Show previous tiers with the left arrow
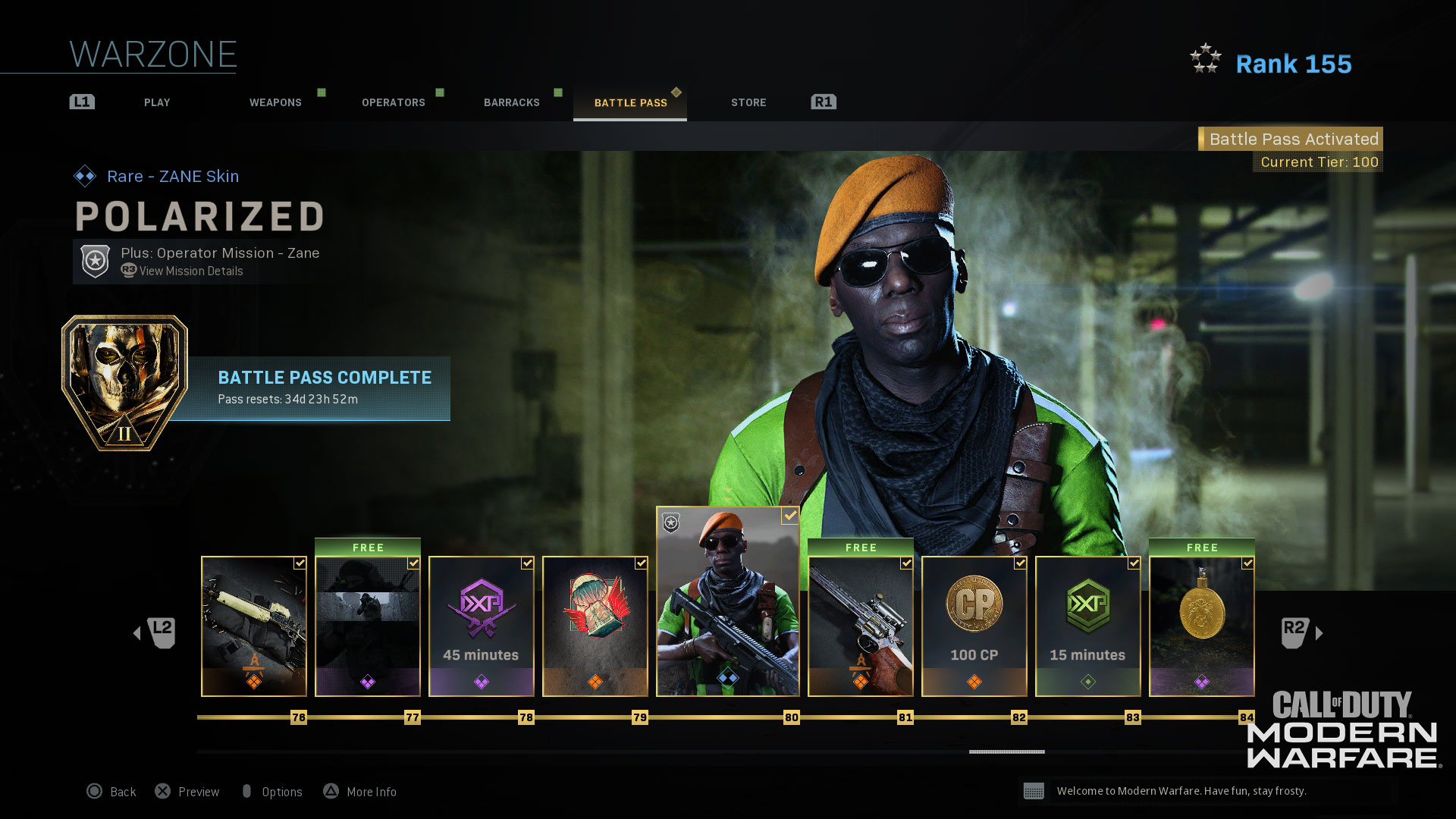1456x819 pixels. 137,633
